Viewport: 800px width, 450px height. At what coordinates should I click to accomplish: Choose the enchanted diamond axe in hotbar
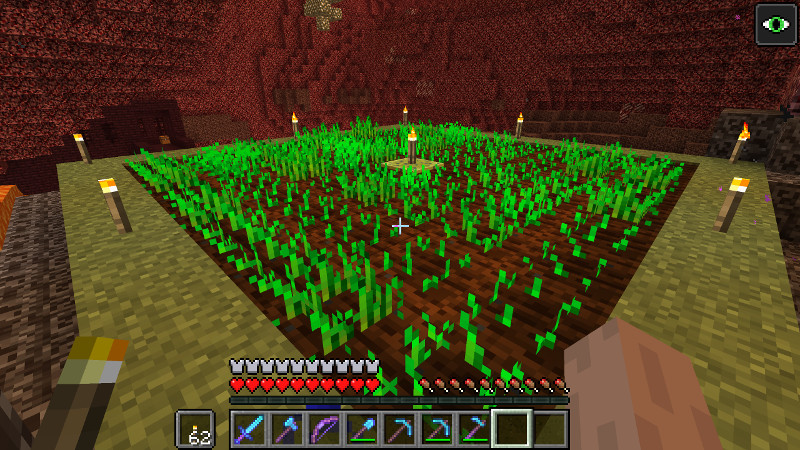286,429
